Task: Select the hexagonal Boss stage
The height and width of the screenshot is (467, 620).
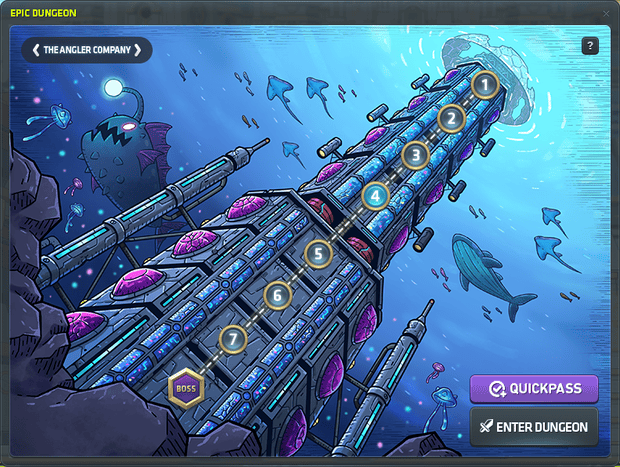Action: (x=184, y=388)
